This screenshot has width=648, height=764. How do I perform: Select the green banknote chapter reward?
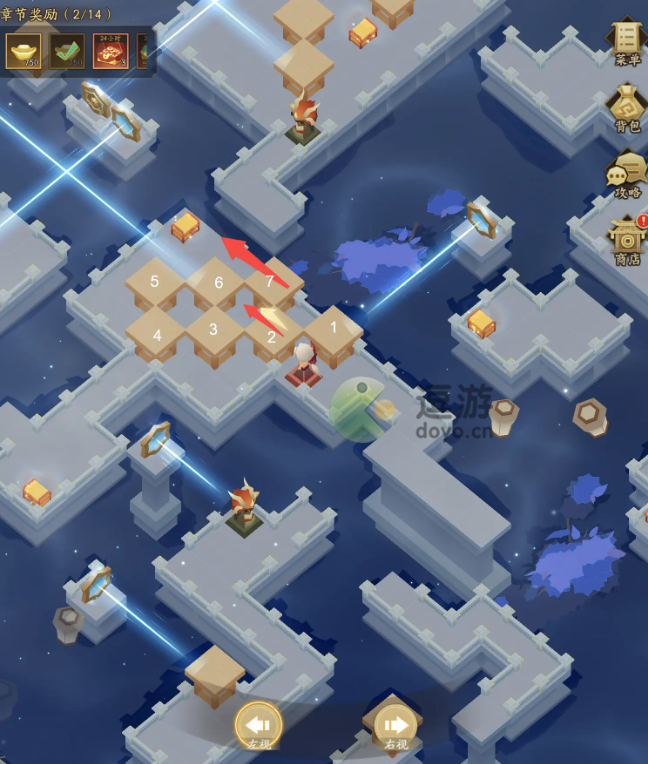coord(68,51)
